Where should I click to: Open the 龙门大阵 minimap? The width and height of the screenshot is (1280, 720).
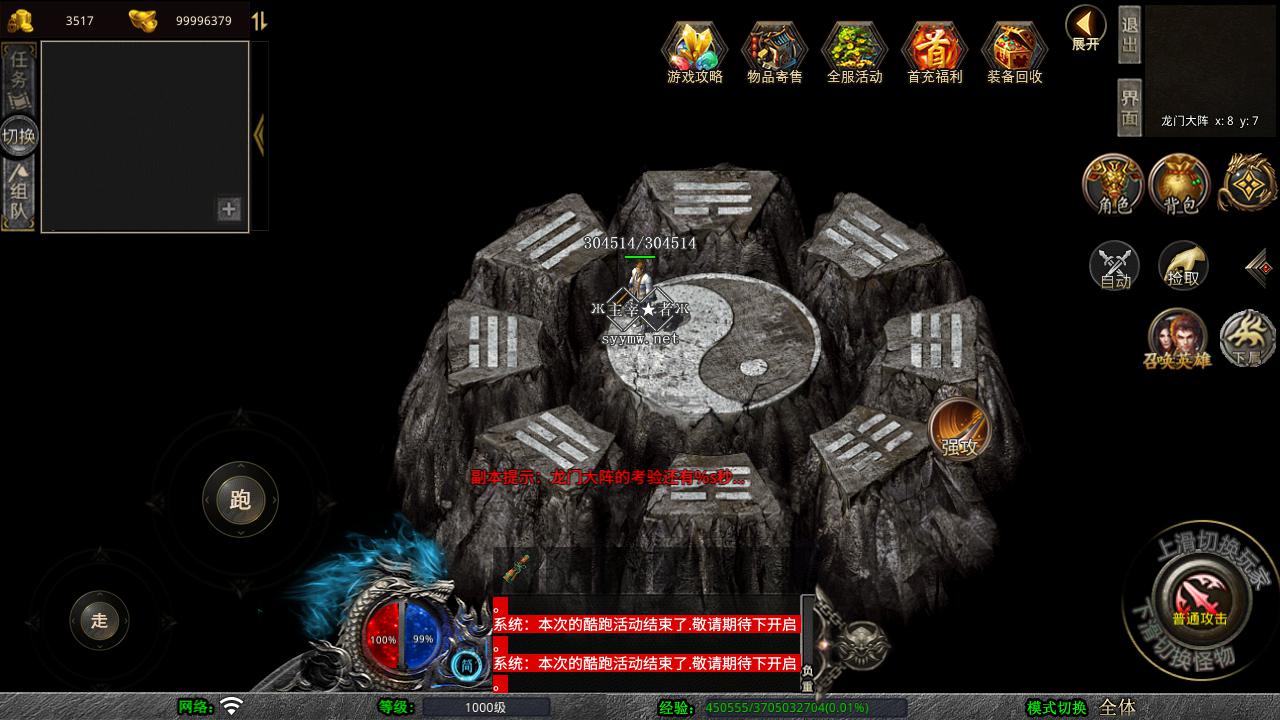point(1210,68)
